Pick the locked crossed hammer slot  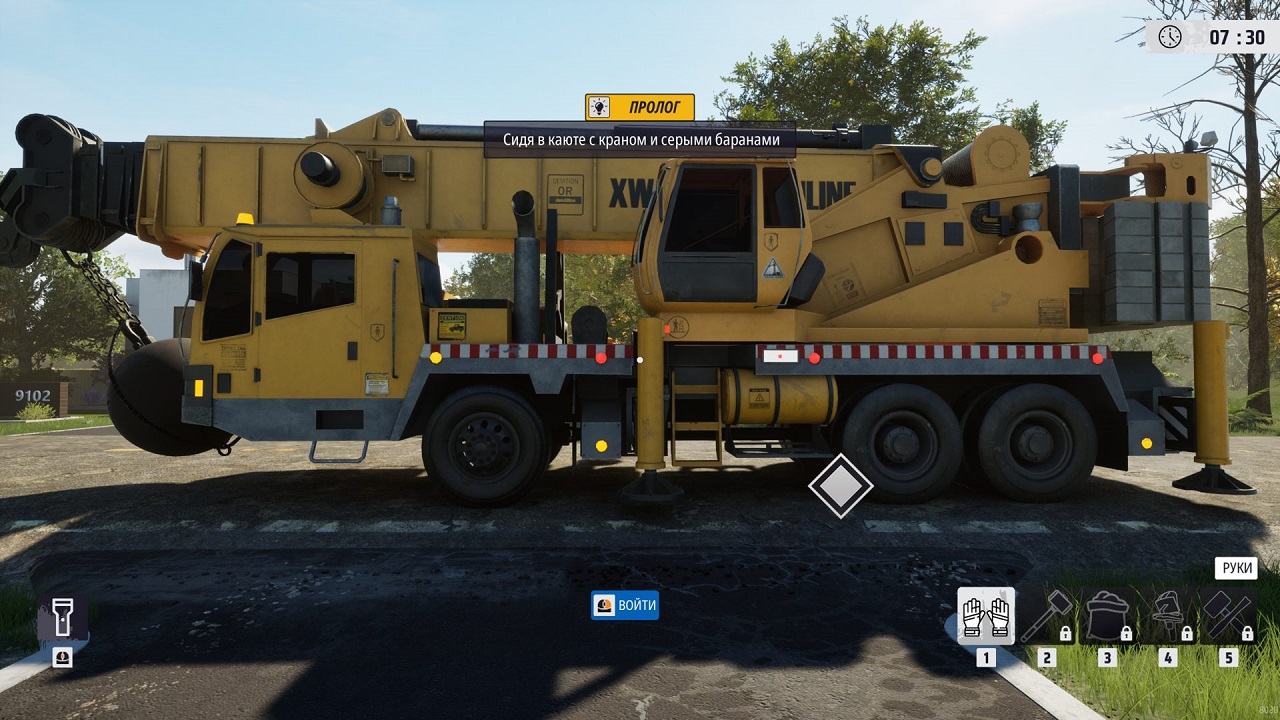pyautogui.click(x=1227, y=615)
